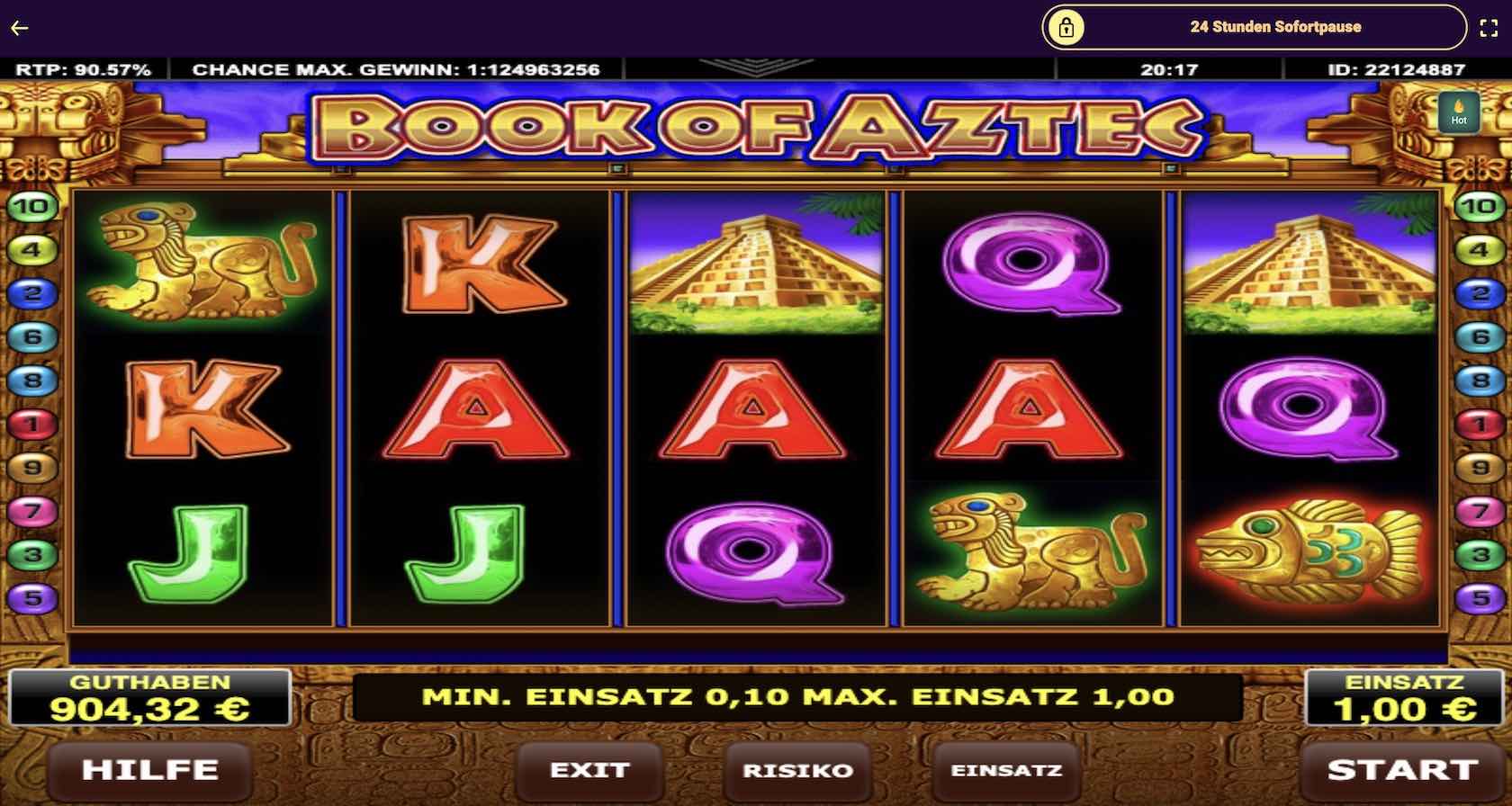Image resolution: width=1512 pixels, height=806 pixels.
Task: Toggle payline 5 on the right side
Action: [1479, 595]
